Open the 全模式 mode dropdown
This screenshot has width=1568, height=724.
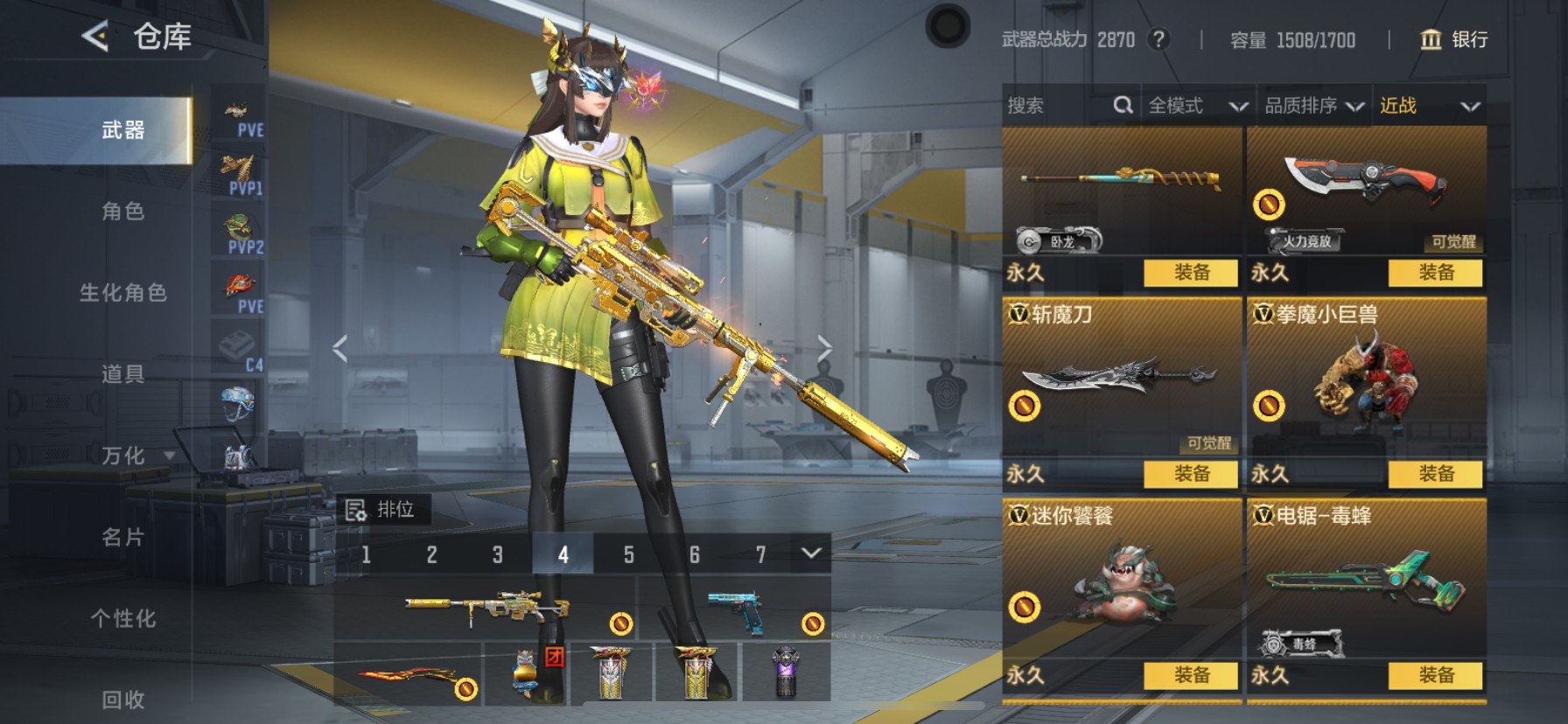pyautogui.click(x=1197, y=106)
